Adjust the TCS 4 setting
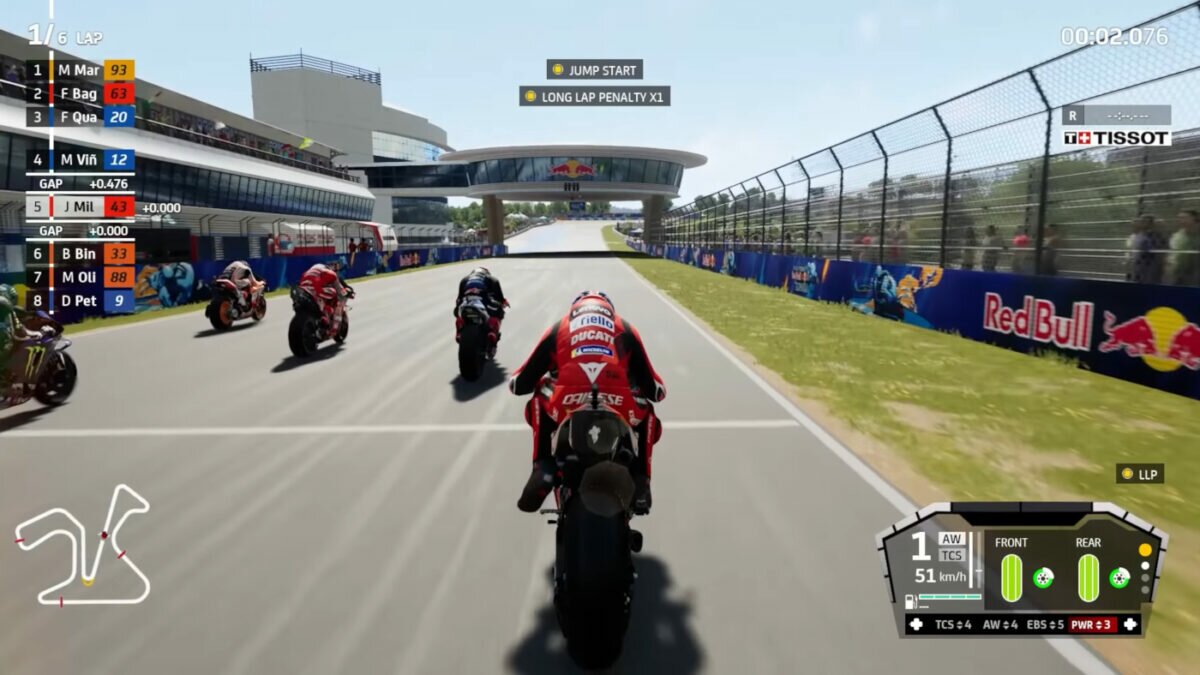 952,625
